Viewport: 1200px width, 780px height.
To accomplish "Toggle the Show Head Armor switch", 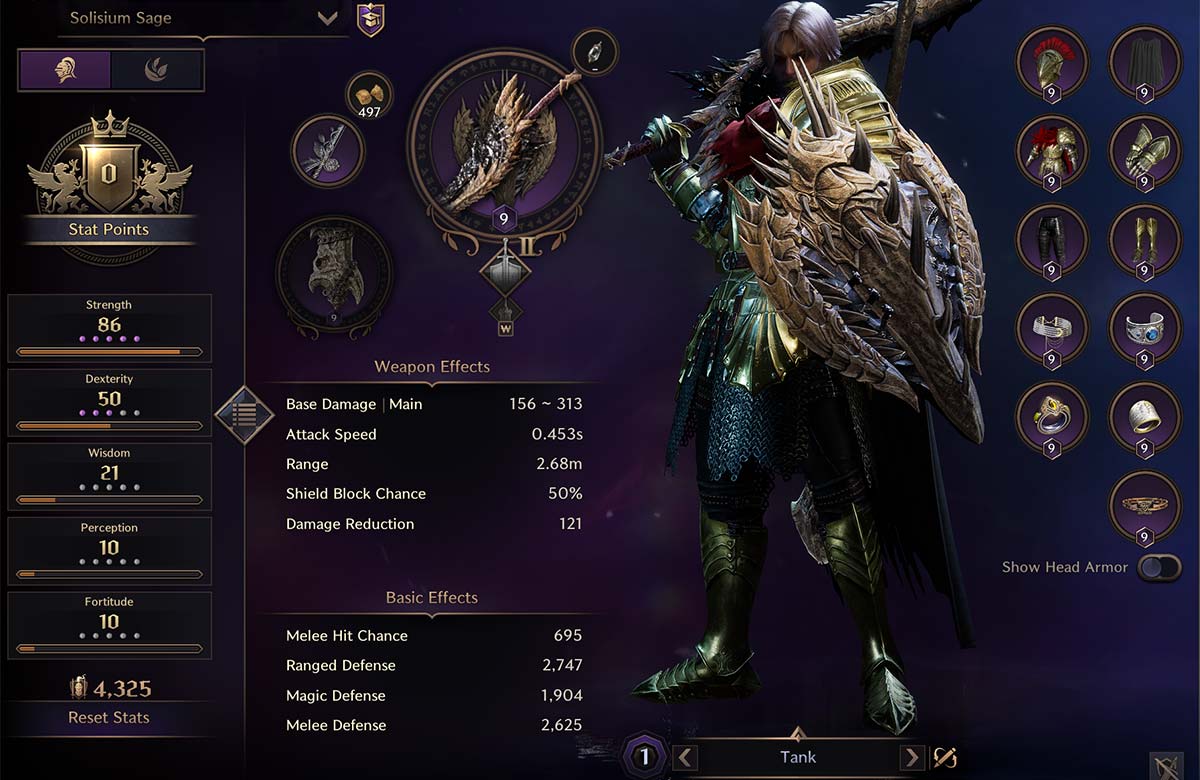I will click(x=1158, y=568).
